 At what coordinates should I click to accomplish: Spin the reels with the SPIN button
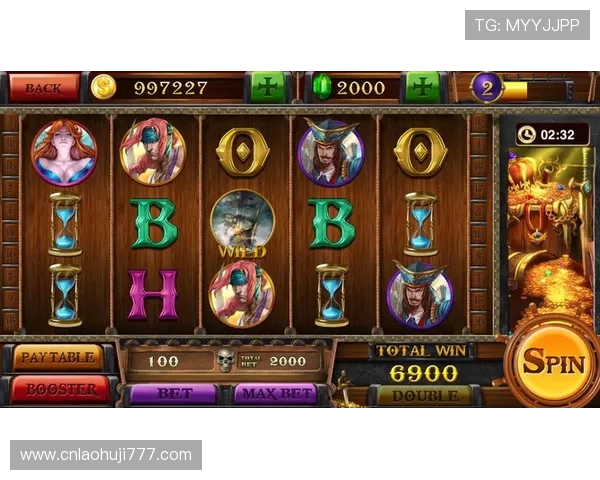pos(553,362)
